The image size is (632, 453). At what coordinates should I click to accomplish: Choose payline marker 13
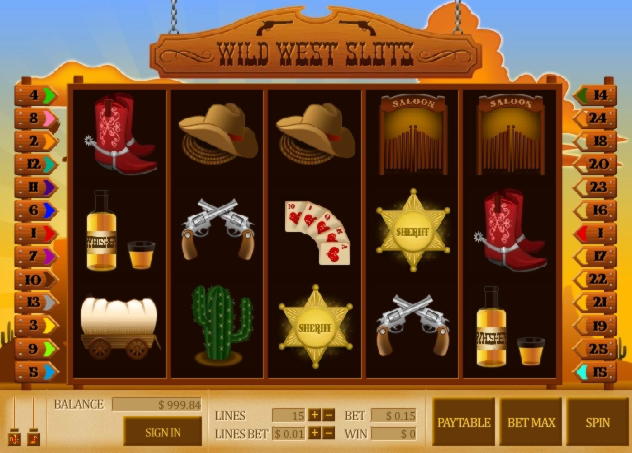(x=36, y=301)
